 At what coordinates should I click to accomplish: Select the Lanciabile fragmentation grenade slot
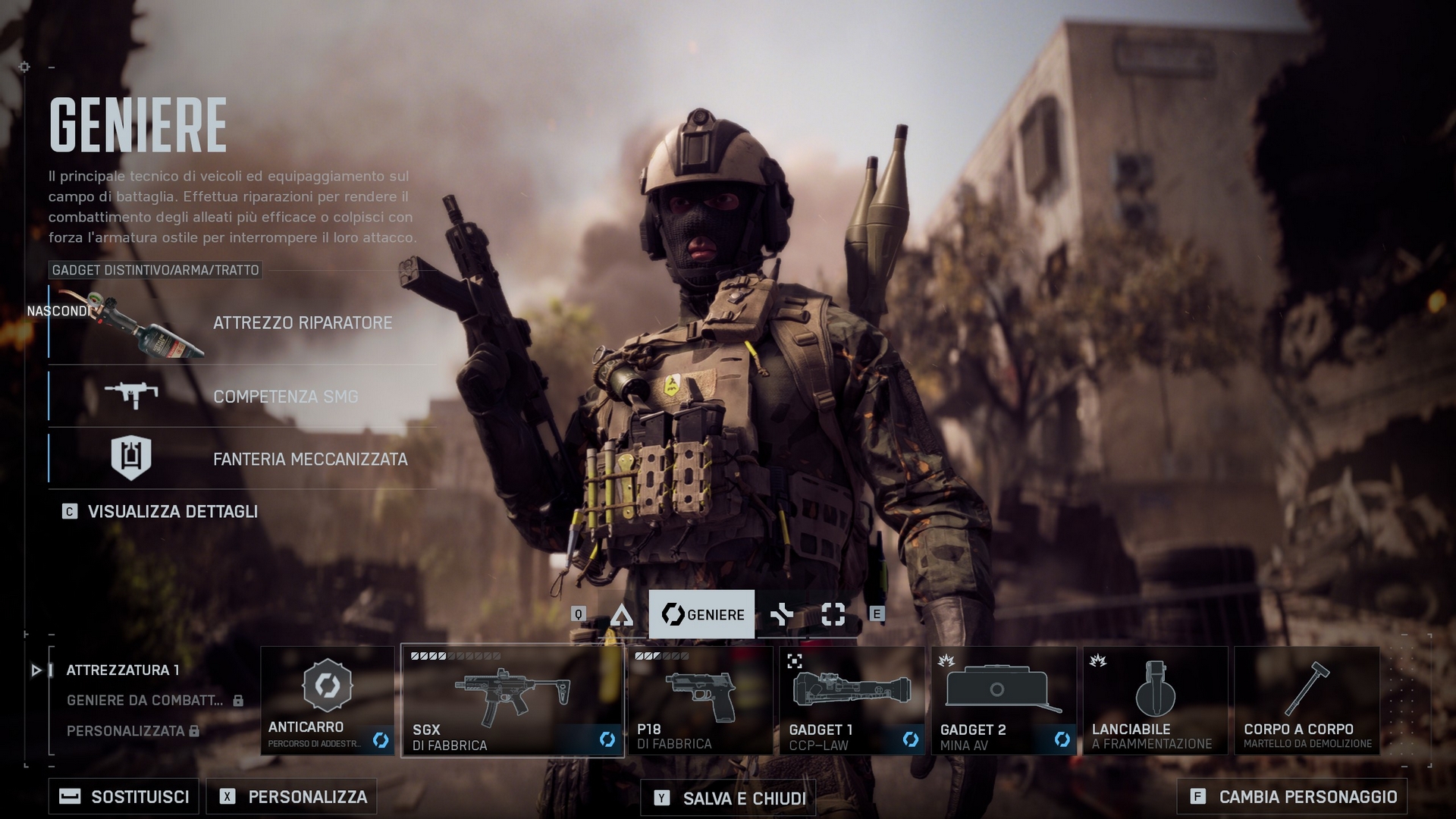click(1155, 701)
